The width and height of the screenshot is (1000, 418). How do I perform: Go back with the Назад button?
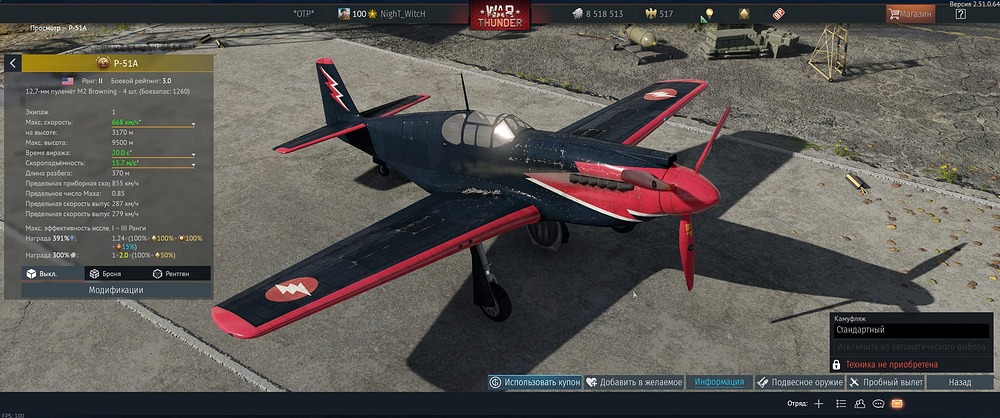(960, 382)
